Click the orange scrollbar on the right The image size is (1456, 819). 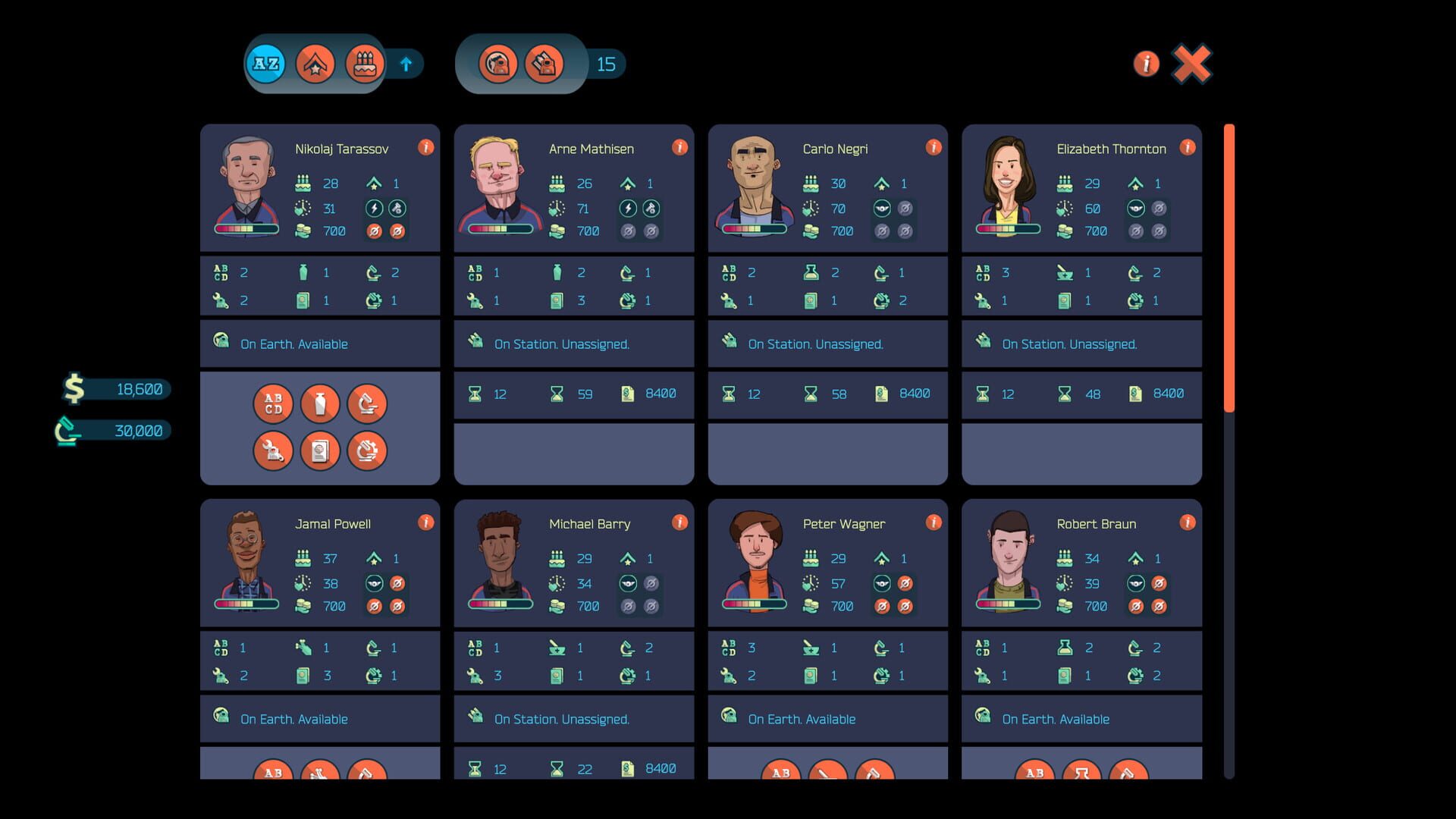(x=1229, y=265)
